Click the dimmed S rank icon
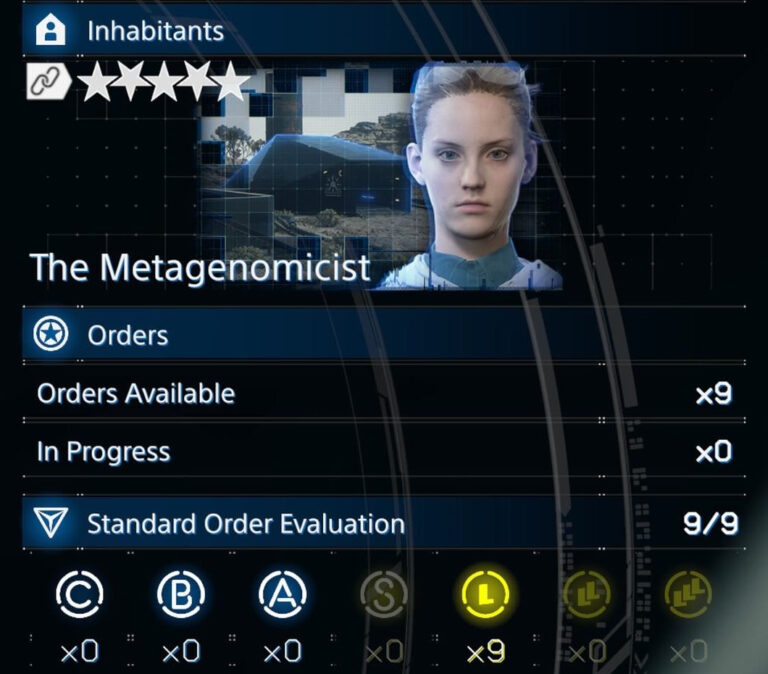Screen dimensions: 768x674 point(385,595)
